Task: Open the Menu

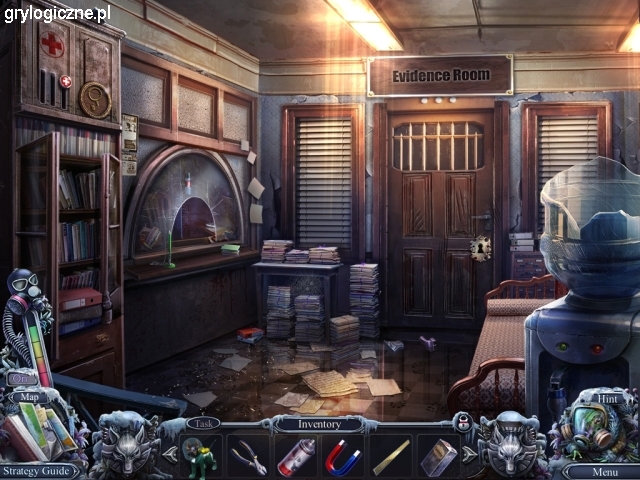Action: (x=604, y=471)
